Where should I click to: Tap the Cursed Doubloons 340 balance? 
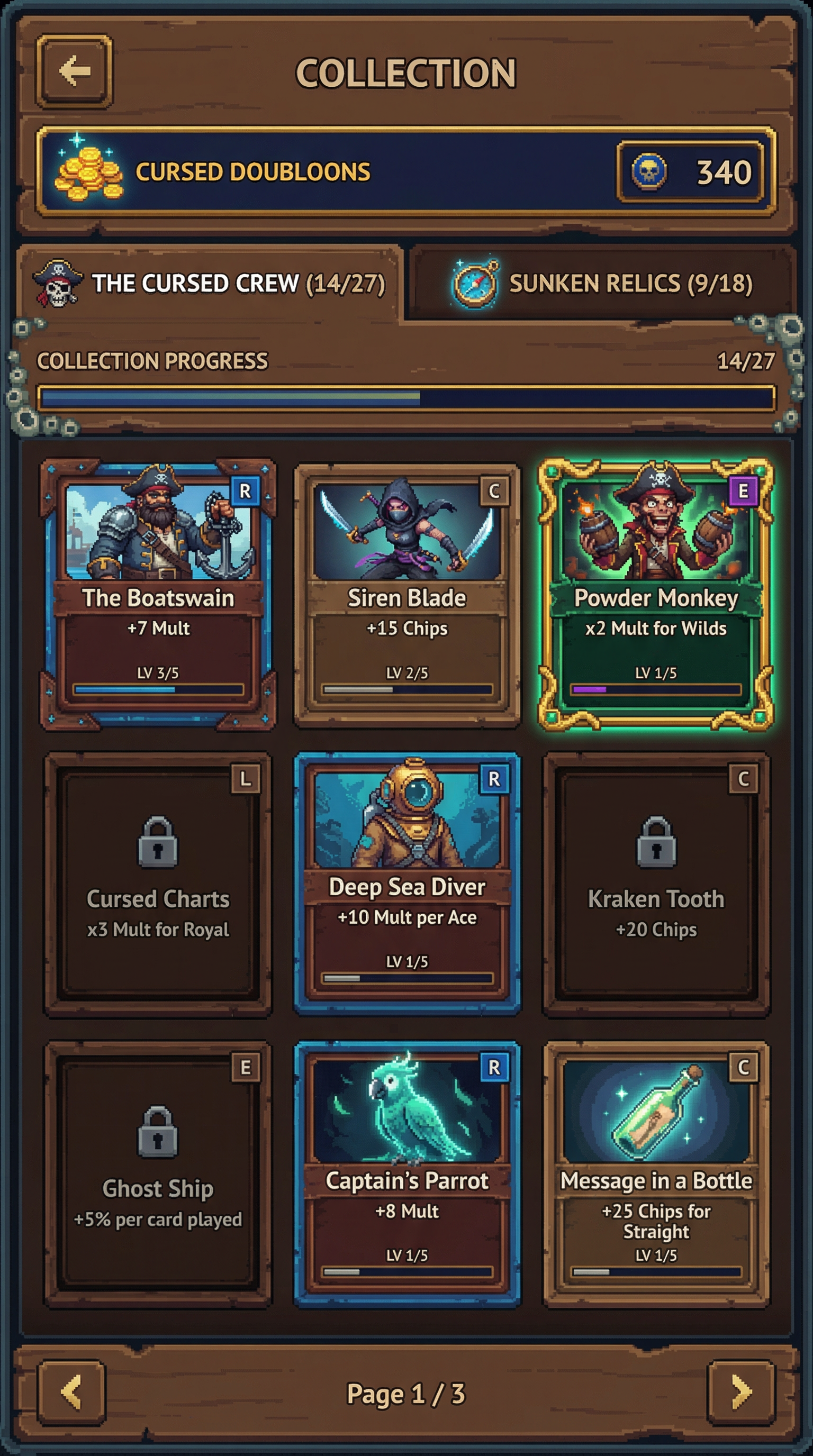(690, 172)
